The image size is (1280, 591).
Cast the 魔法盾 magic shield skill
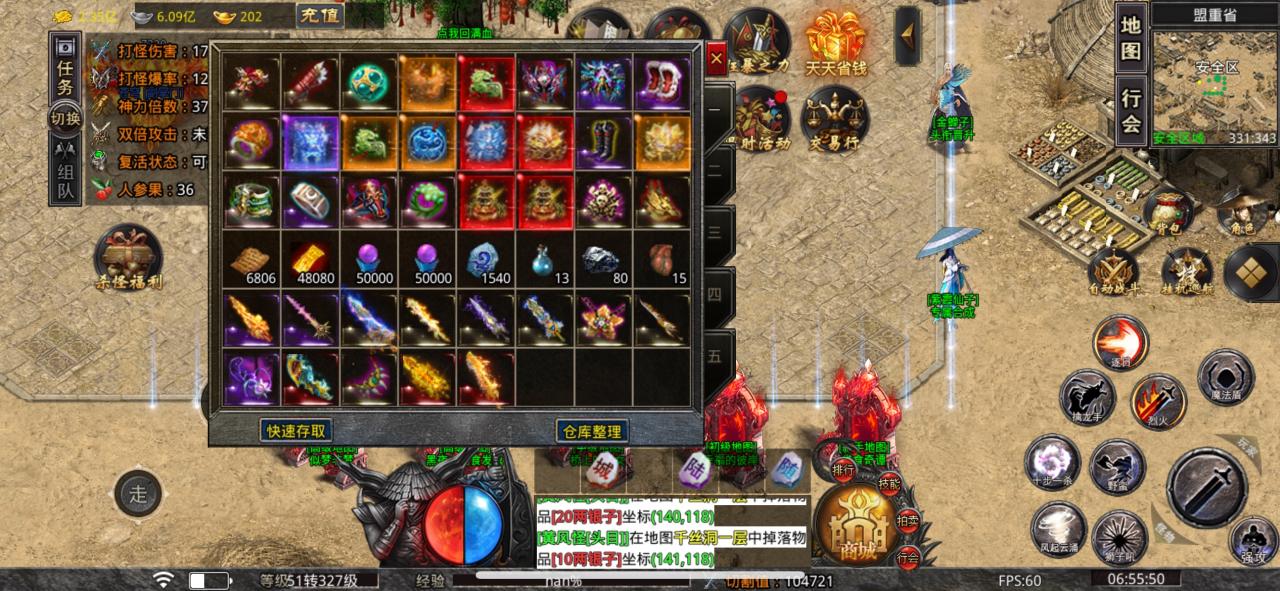click(x=1225, y=377)
